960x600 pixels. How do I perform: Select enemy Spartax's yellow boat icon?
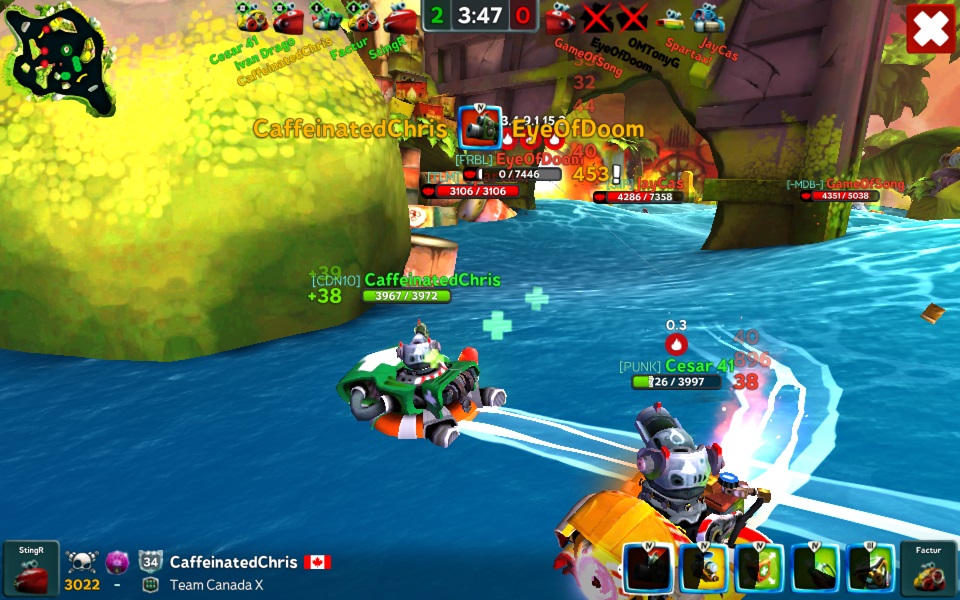pyautogui.click(x=672, y=17)
